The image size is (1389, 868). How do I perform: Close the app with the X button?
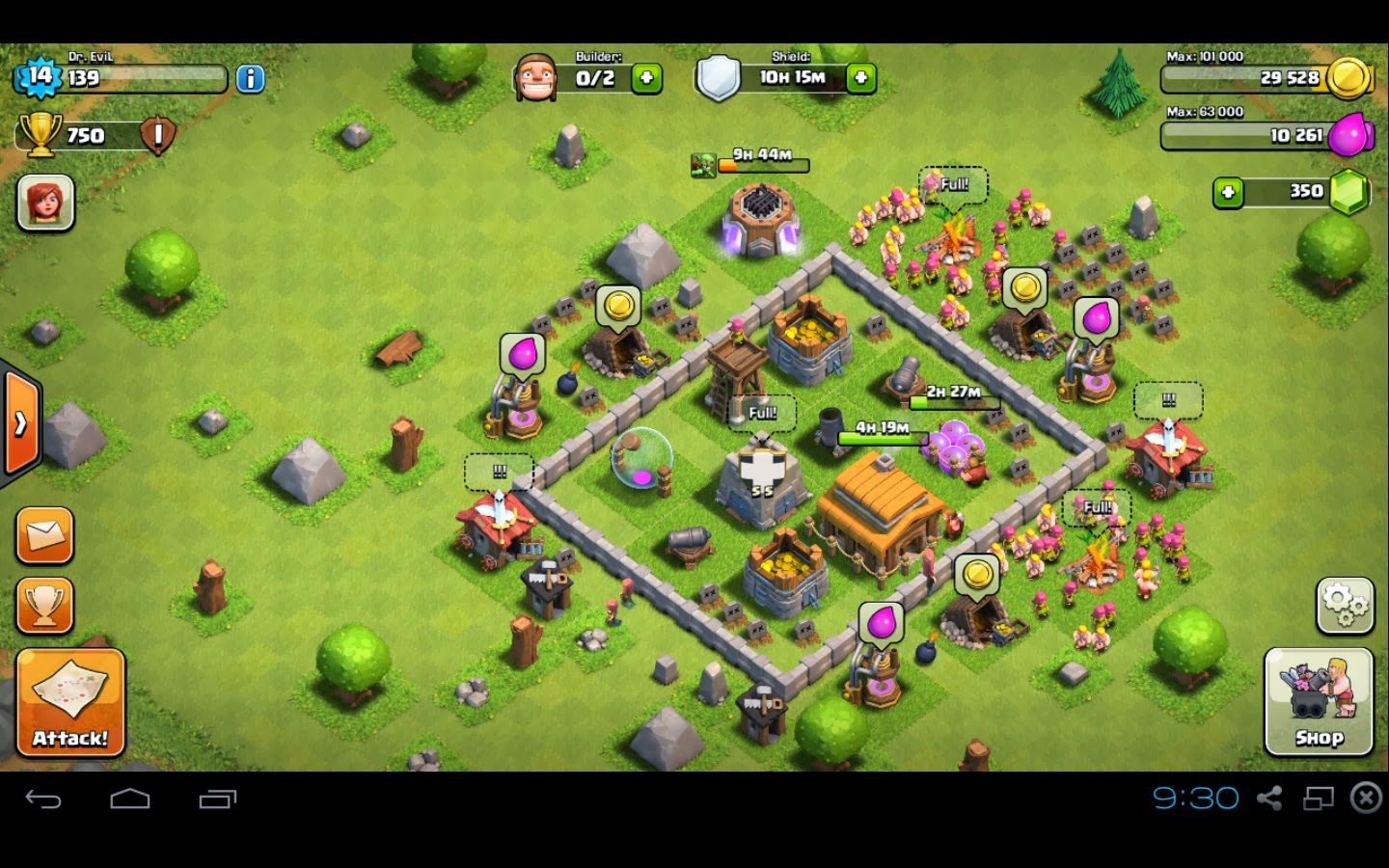point(1366,798)
